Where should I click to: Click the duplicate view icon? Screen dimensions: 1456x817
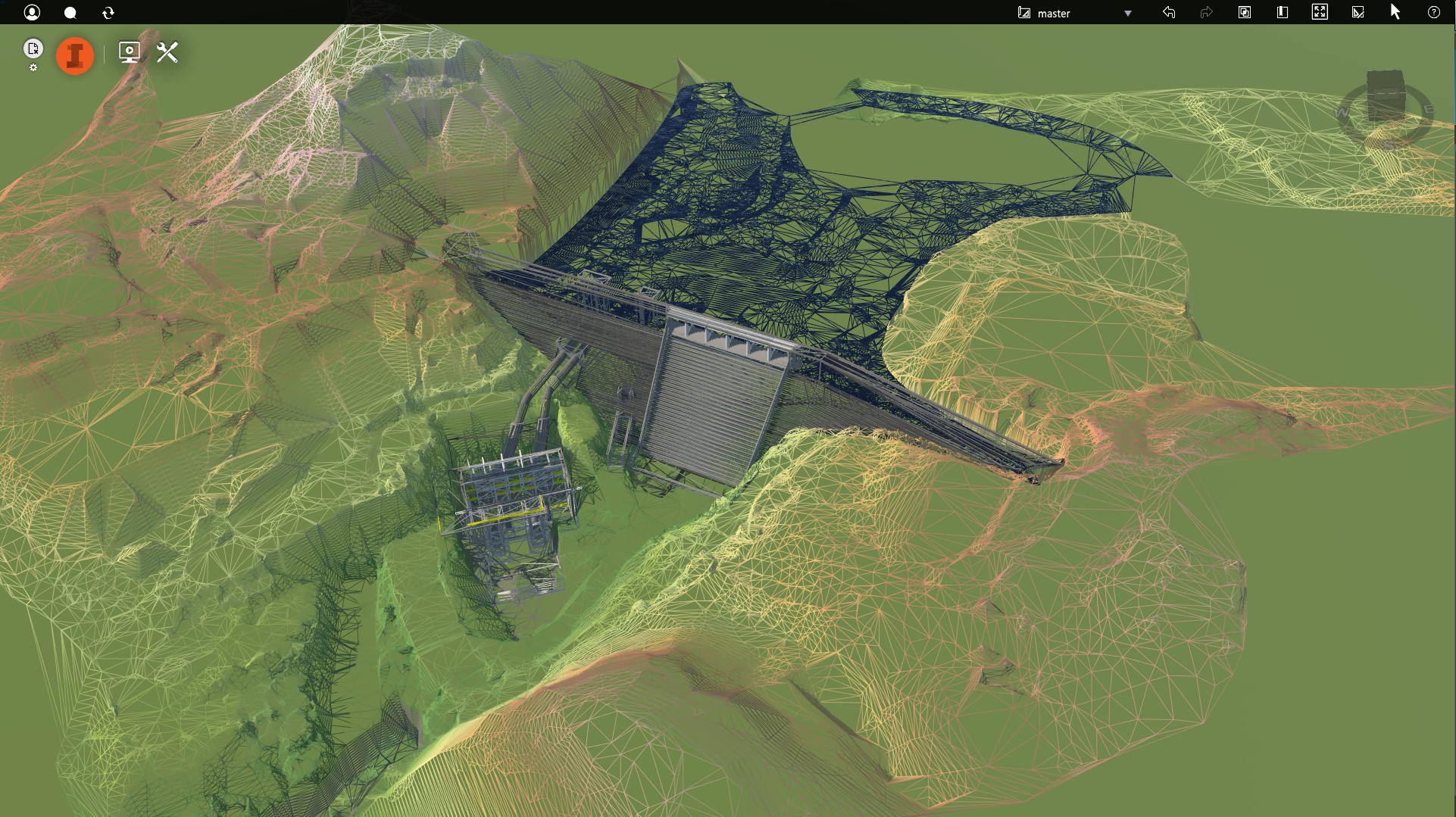pos(1244,12)
